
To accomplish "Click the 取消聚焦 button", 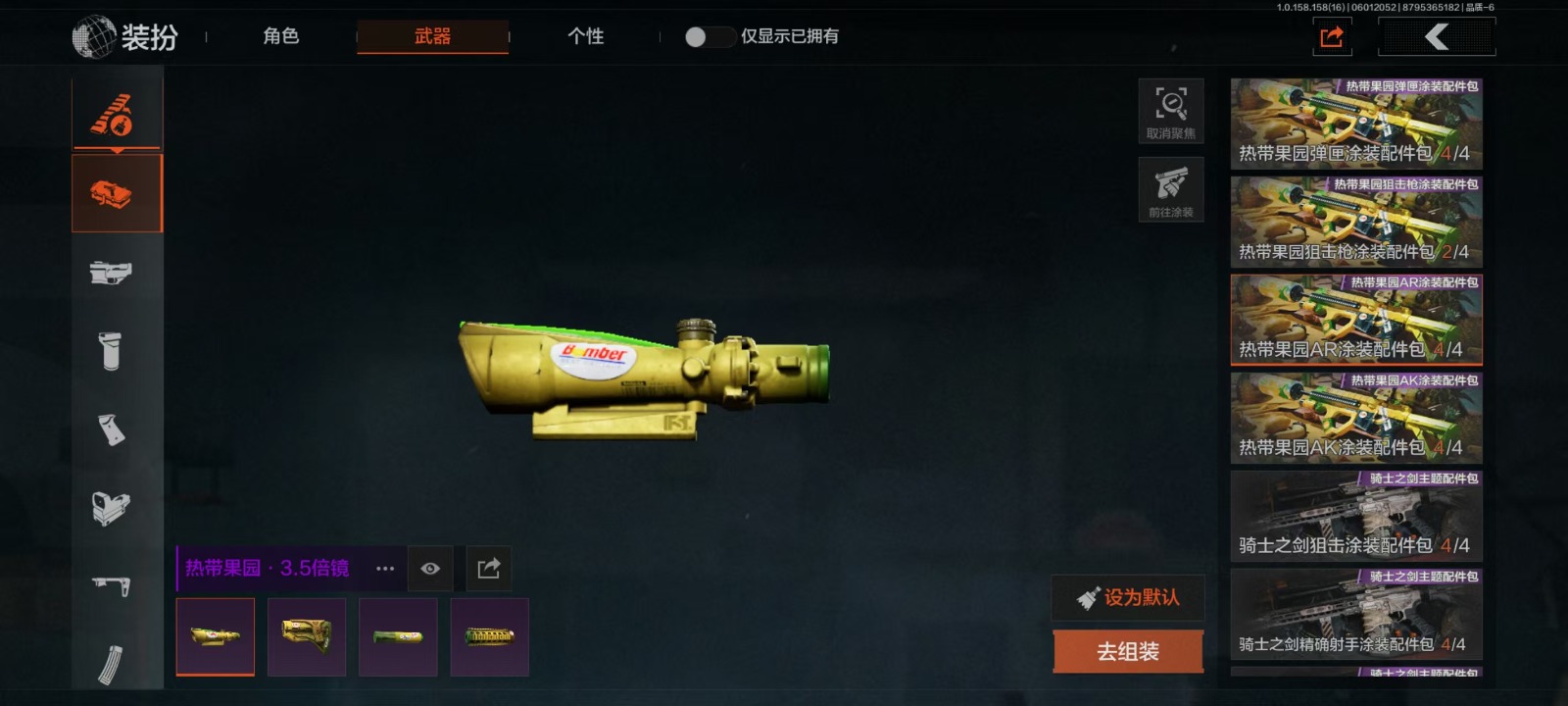I will (x=1171, y=110).
